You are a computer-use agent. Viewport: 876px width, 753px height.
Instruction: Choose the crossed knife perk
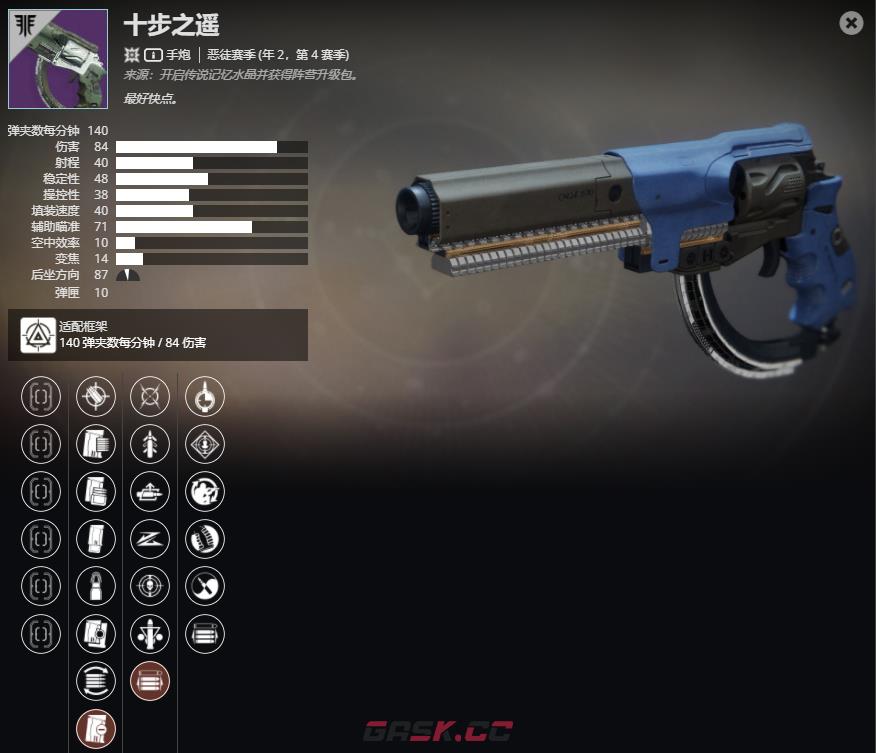(205, 586)
